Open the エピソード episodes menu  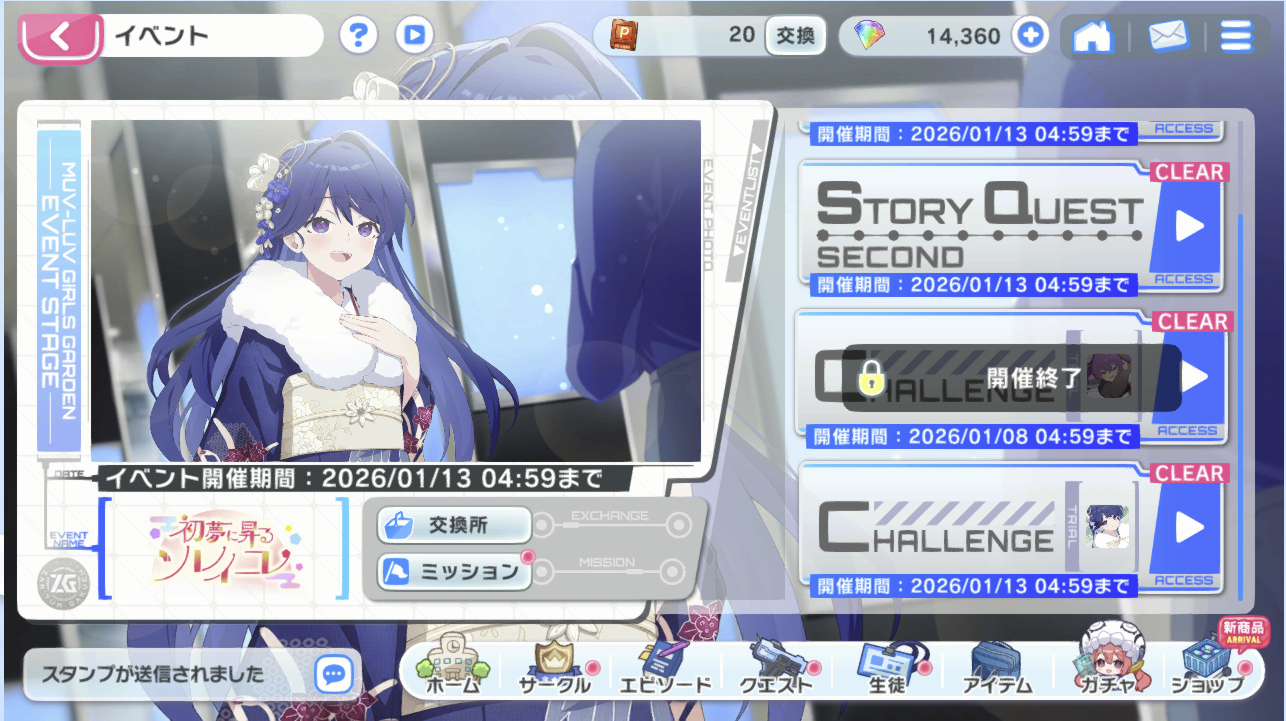point(664,670)
